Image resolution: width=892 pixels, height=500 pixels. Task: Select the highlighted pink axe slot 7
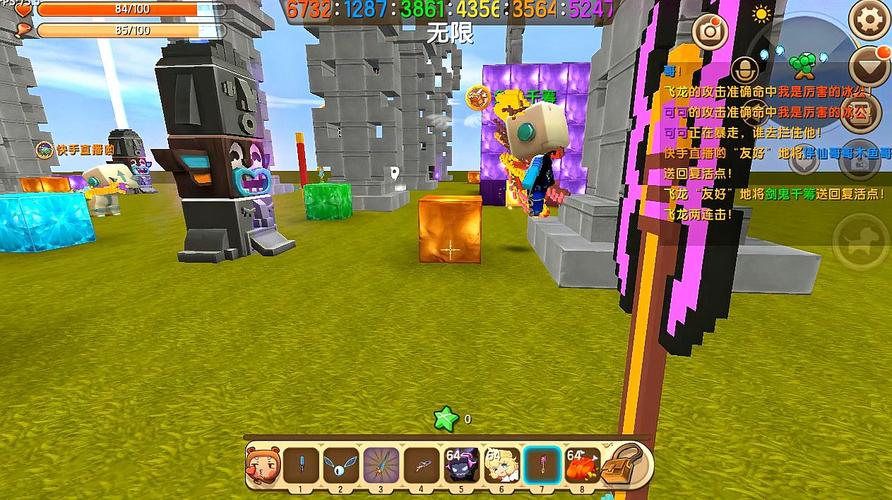click(x=541, y=465)
